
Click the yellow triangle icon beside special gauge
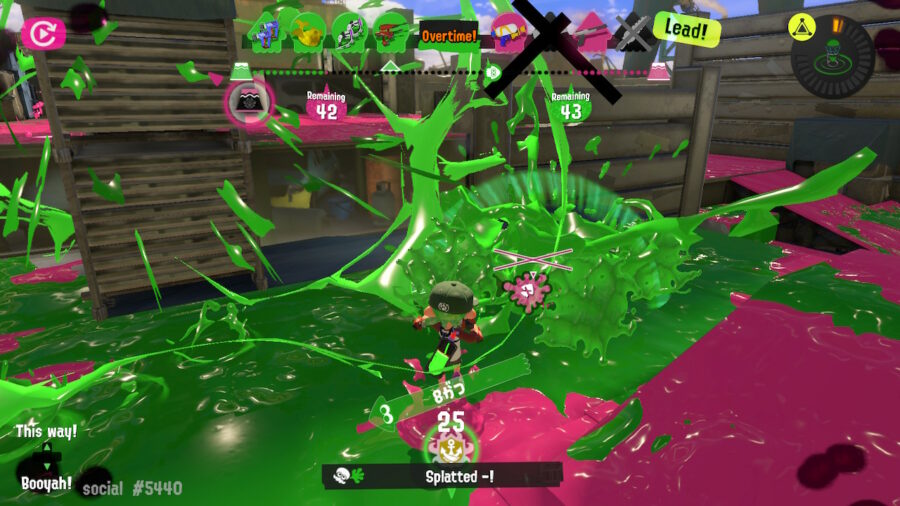(x=799, y=24)
